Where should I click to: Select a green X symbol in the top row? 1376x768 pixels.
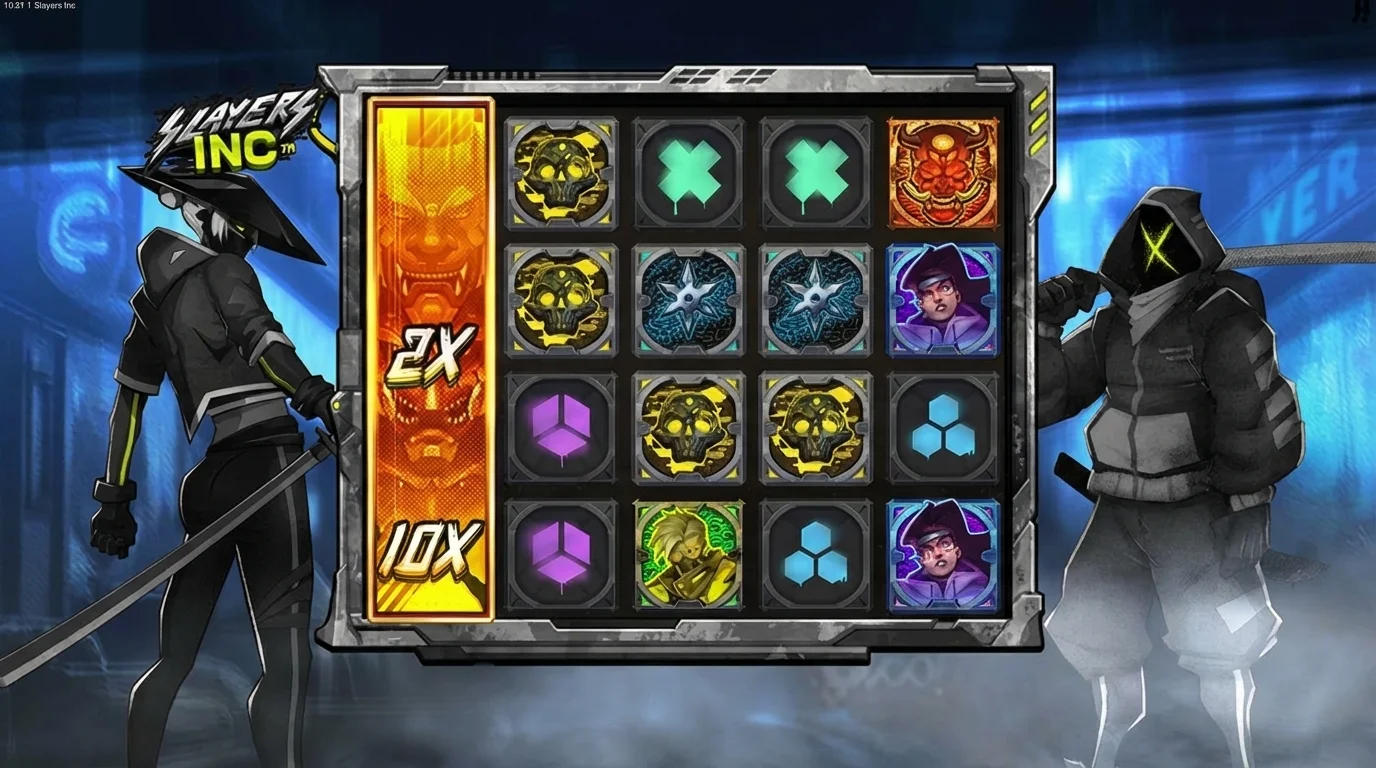click(x=688, y=172)
